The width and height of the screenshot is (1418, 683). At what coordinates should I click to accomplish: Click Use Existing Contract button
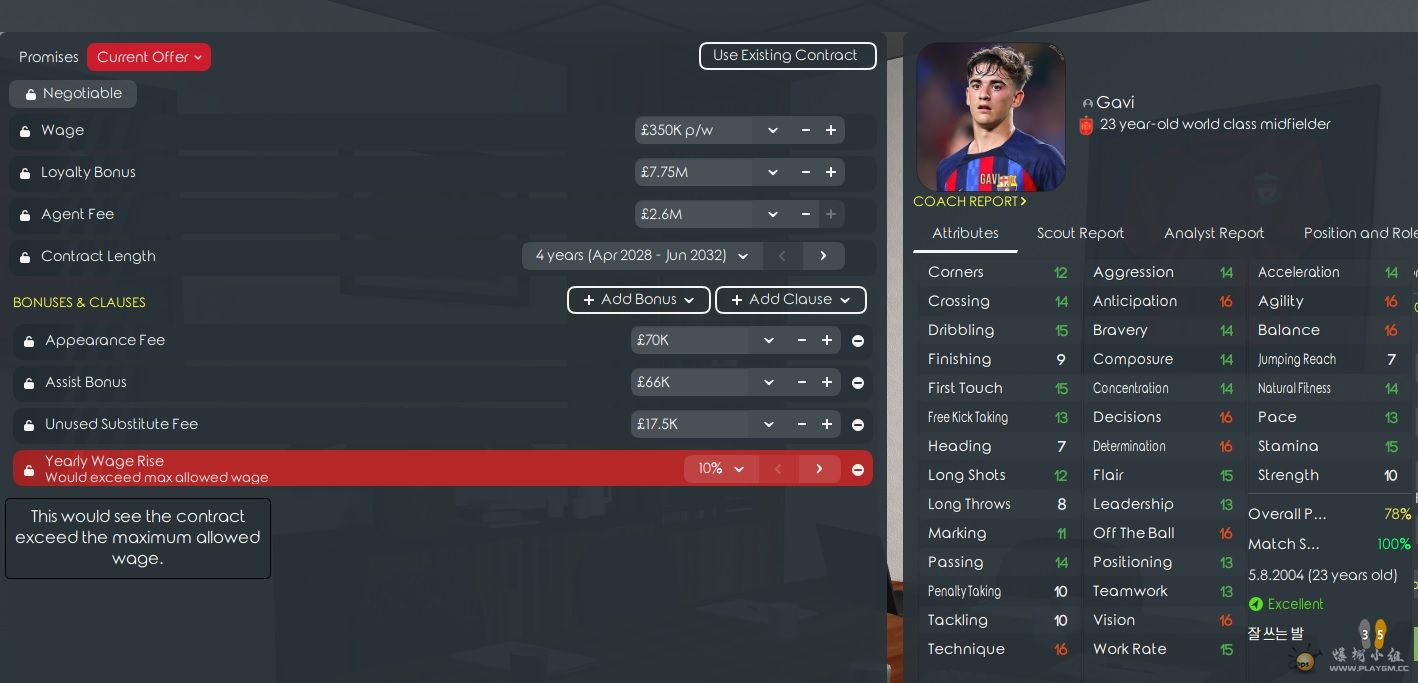pyautogui.click(x=787, y=56)
